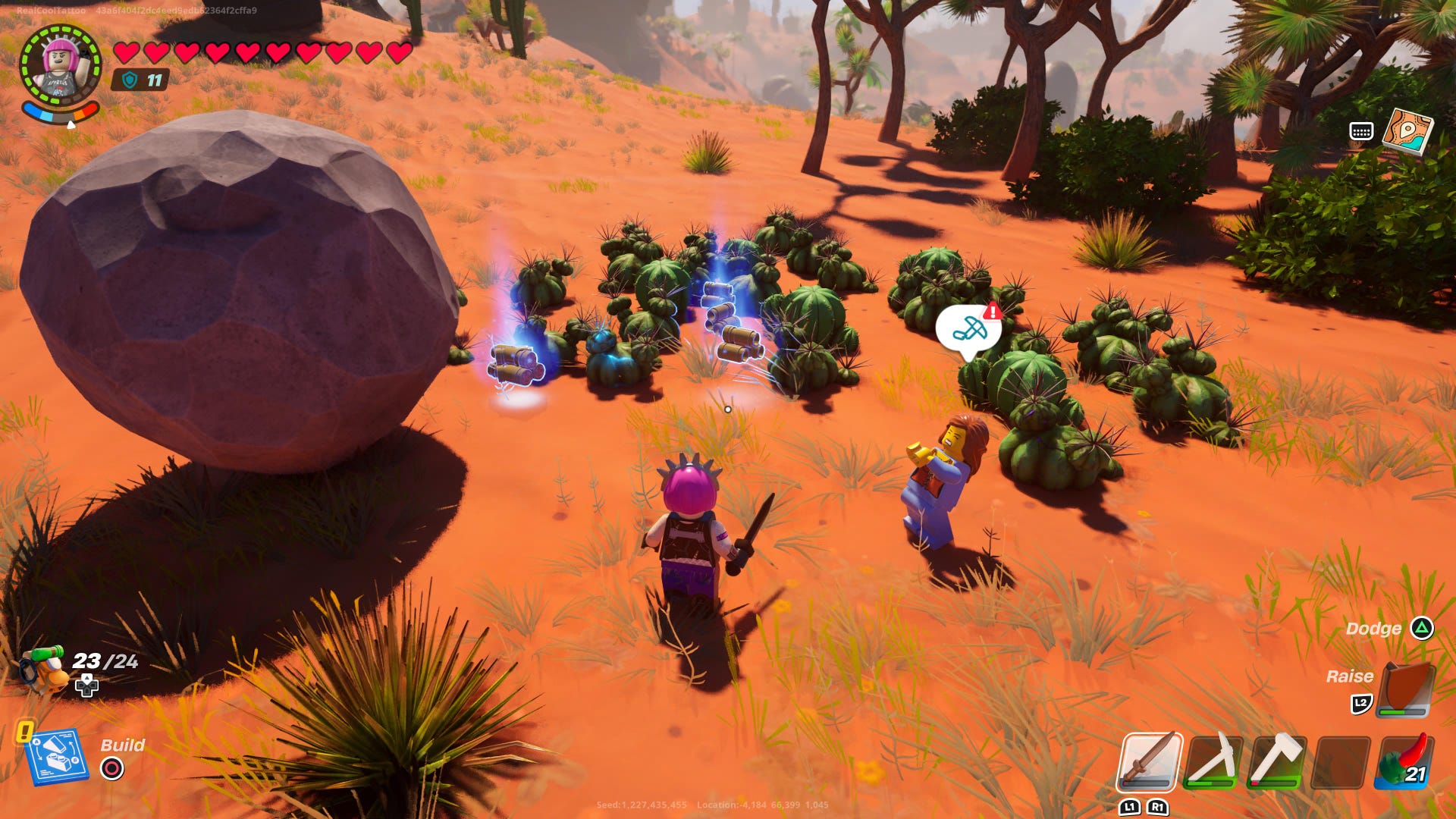Click the red alert badge on the speech bubble
The width and height of the screenshot is (1456, 819).
(993, 311)
